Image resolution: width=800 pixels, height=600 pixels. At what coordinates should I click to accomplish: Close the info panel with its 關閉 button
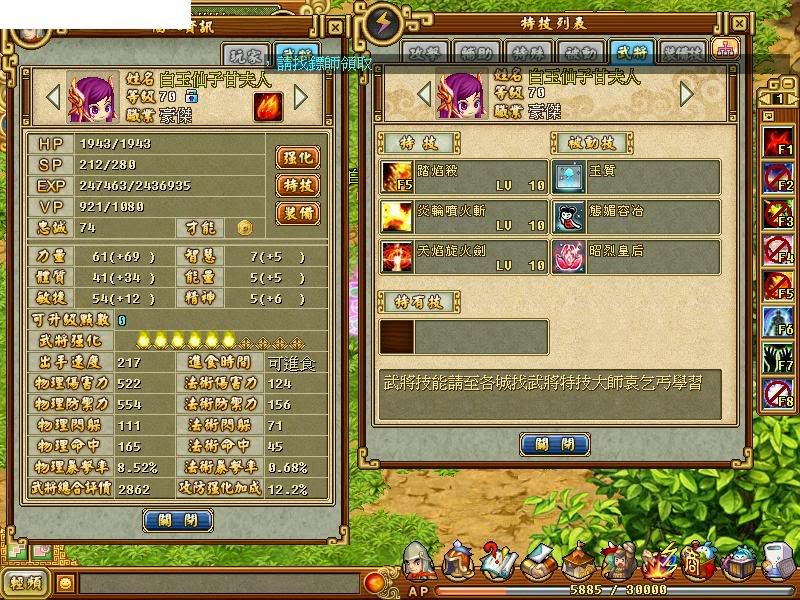point(178,520)
